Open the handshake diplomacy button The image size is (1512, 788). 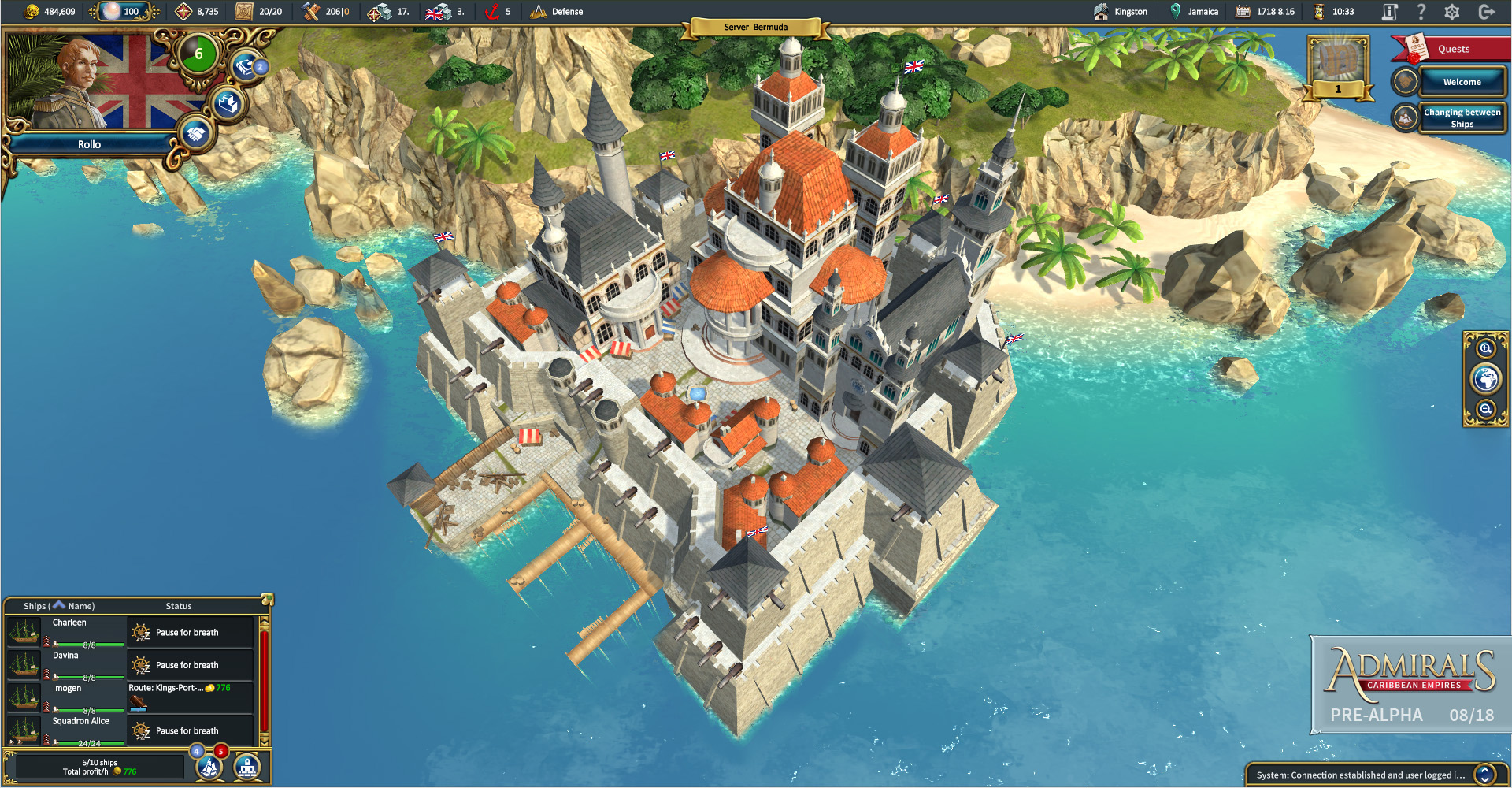click(x=196, y=133)
